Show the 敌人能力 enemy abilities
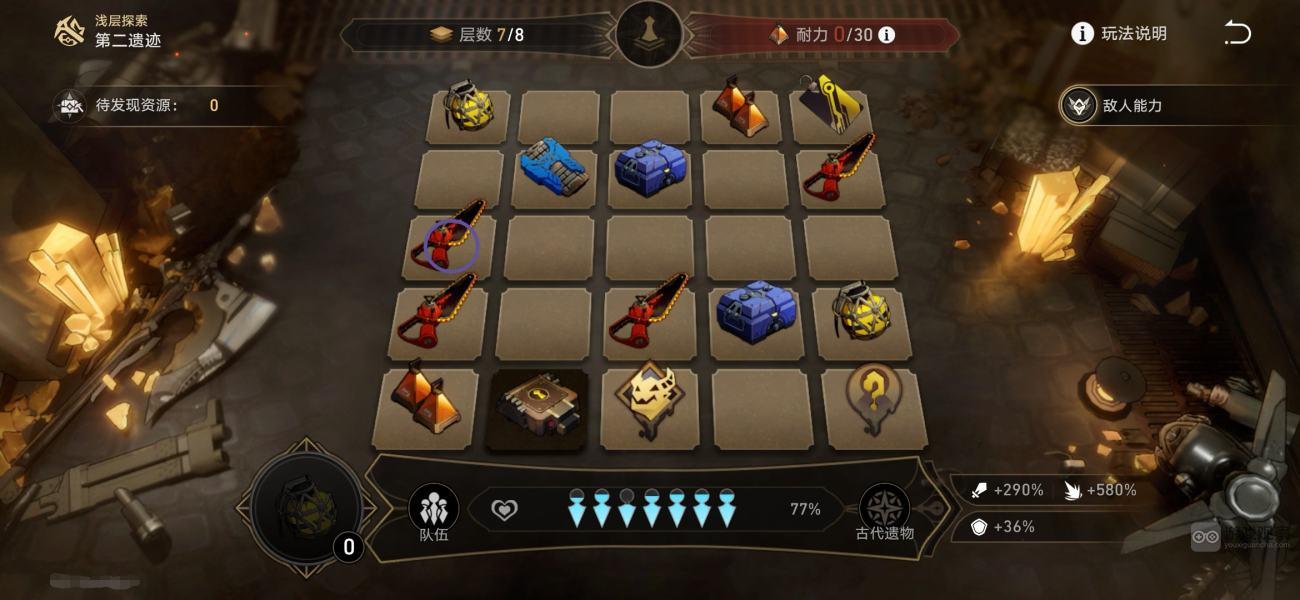This screenshot has width=1300, height=600. [1118, 106]
